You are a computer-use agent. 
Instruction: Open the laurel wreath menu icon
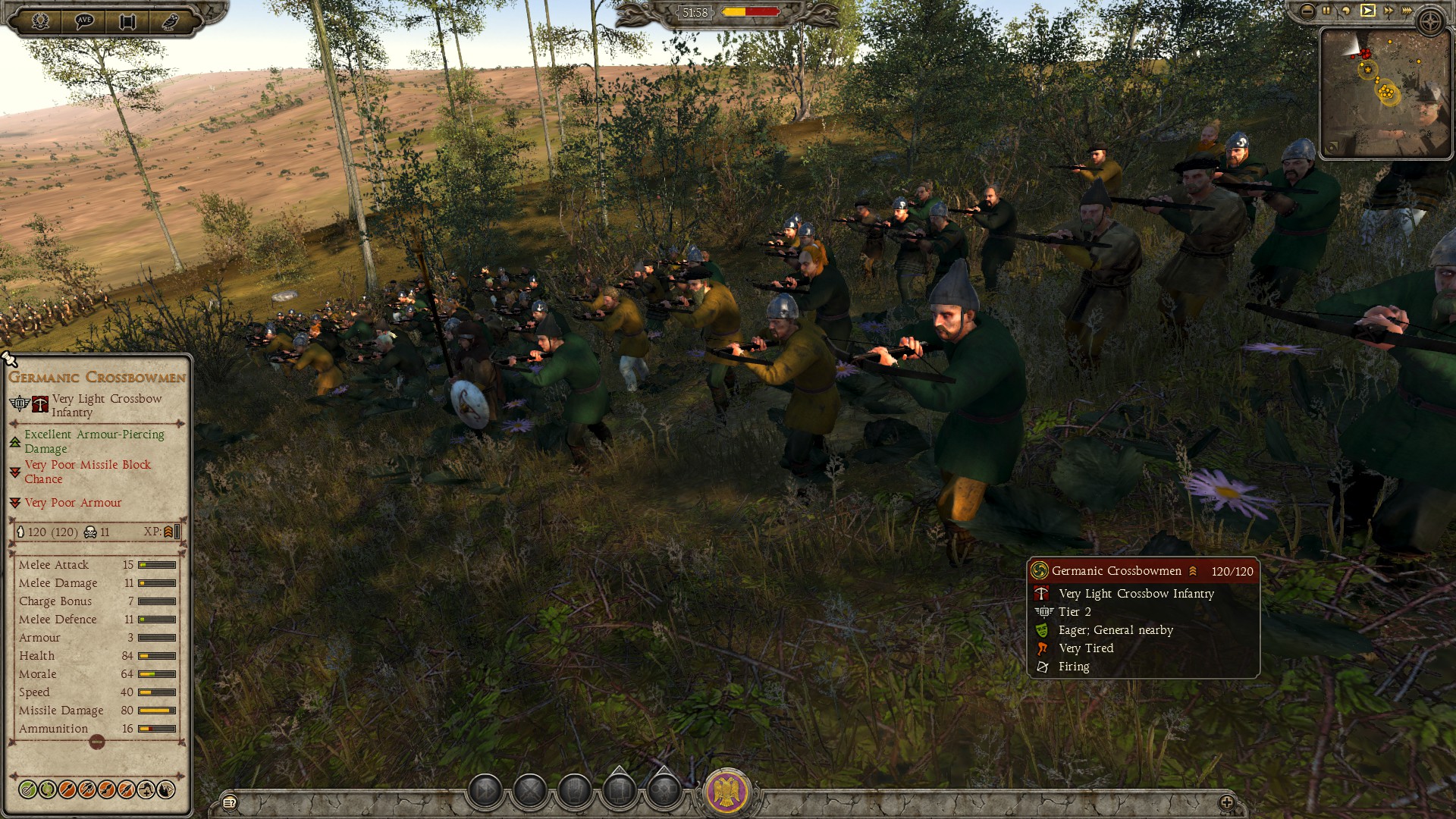40,20
